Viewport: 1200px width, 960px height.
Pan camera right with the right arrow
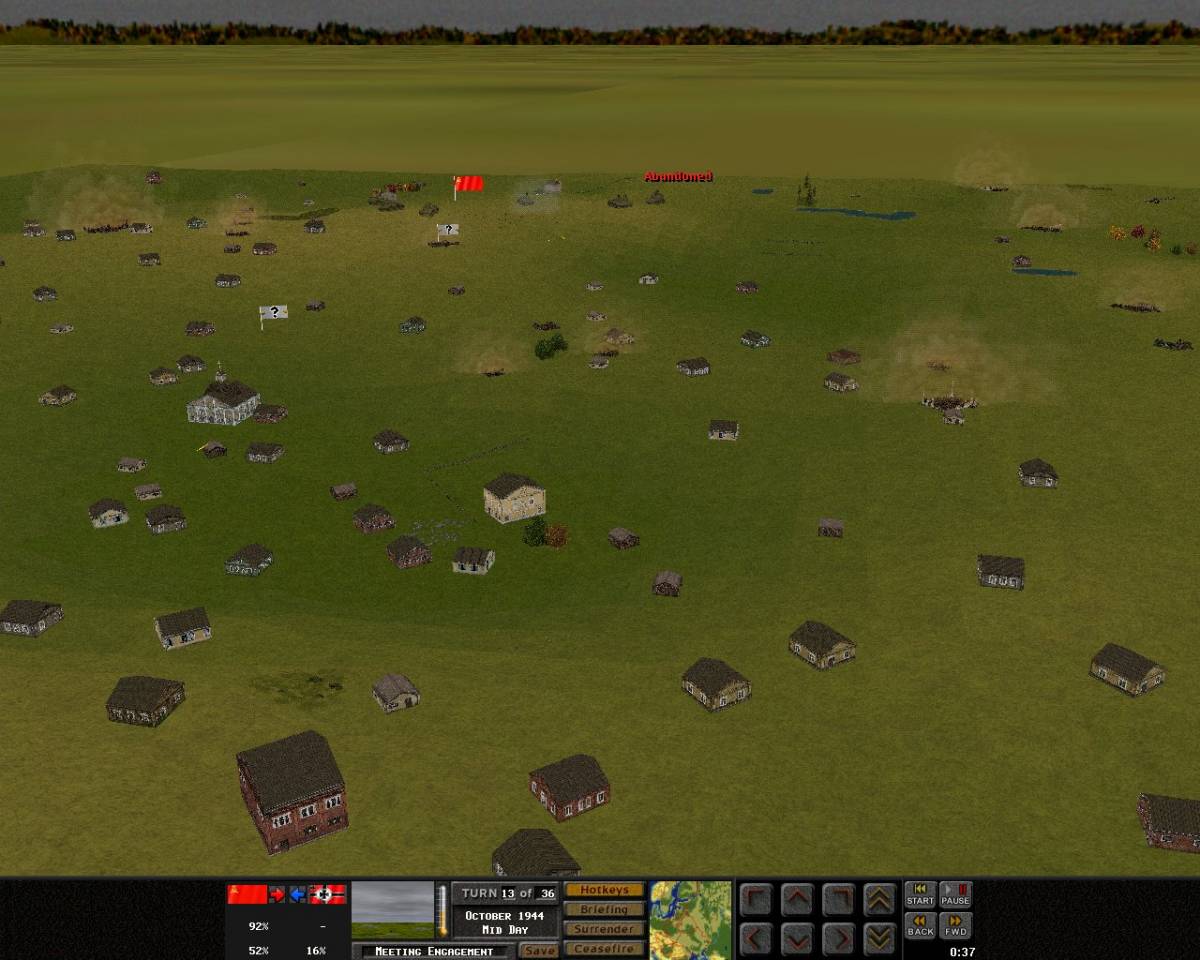click(x=838, y=939)
